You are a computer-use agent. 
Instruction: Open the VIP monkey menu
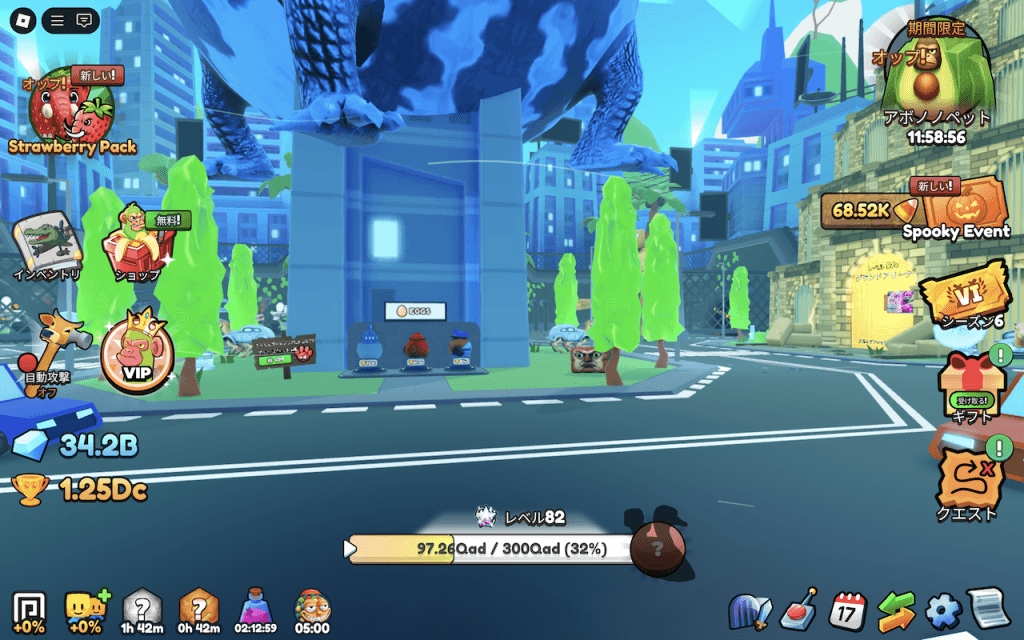click(x=137, y=353)
